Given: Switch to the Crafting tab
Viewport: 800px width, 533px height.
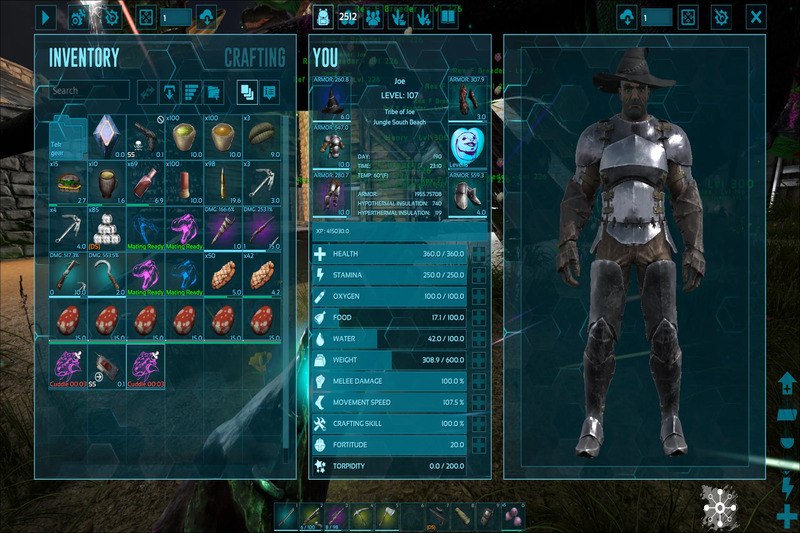Looking at the screenshot, I should pos(254,58).
